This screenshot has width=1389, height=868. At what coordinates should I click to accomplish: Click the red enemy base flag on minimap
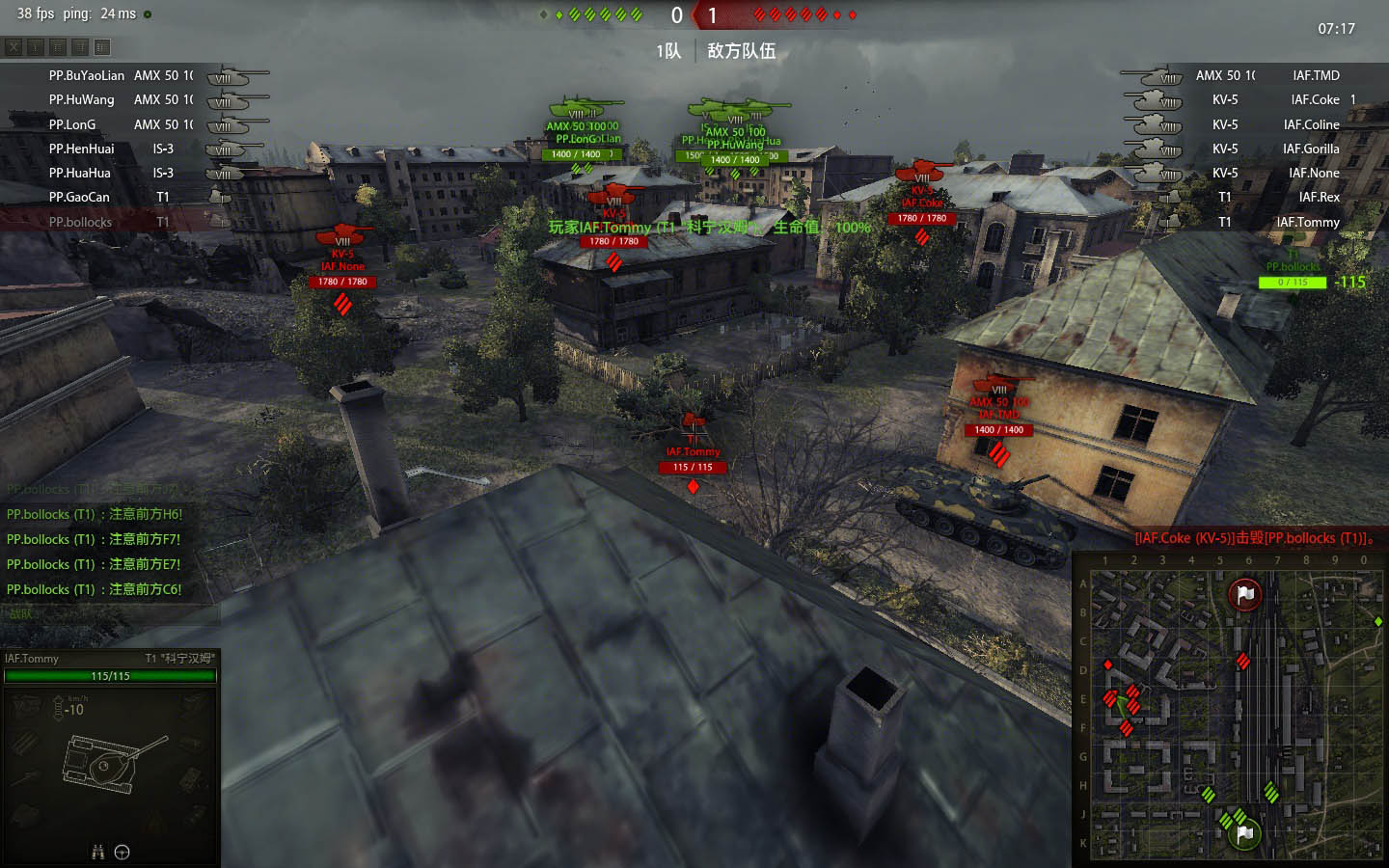(x=1245, y=594)
